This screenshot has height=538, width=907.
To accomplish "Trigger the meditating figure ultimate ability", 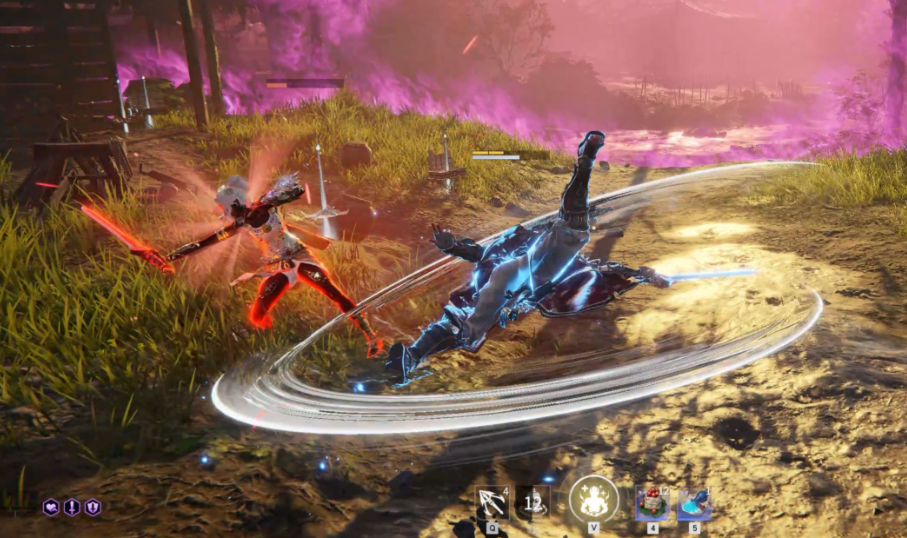I will coord(593,499).
